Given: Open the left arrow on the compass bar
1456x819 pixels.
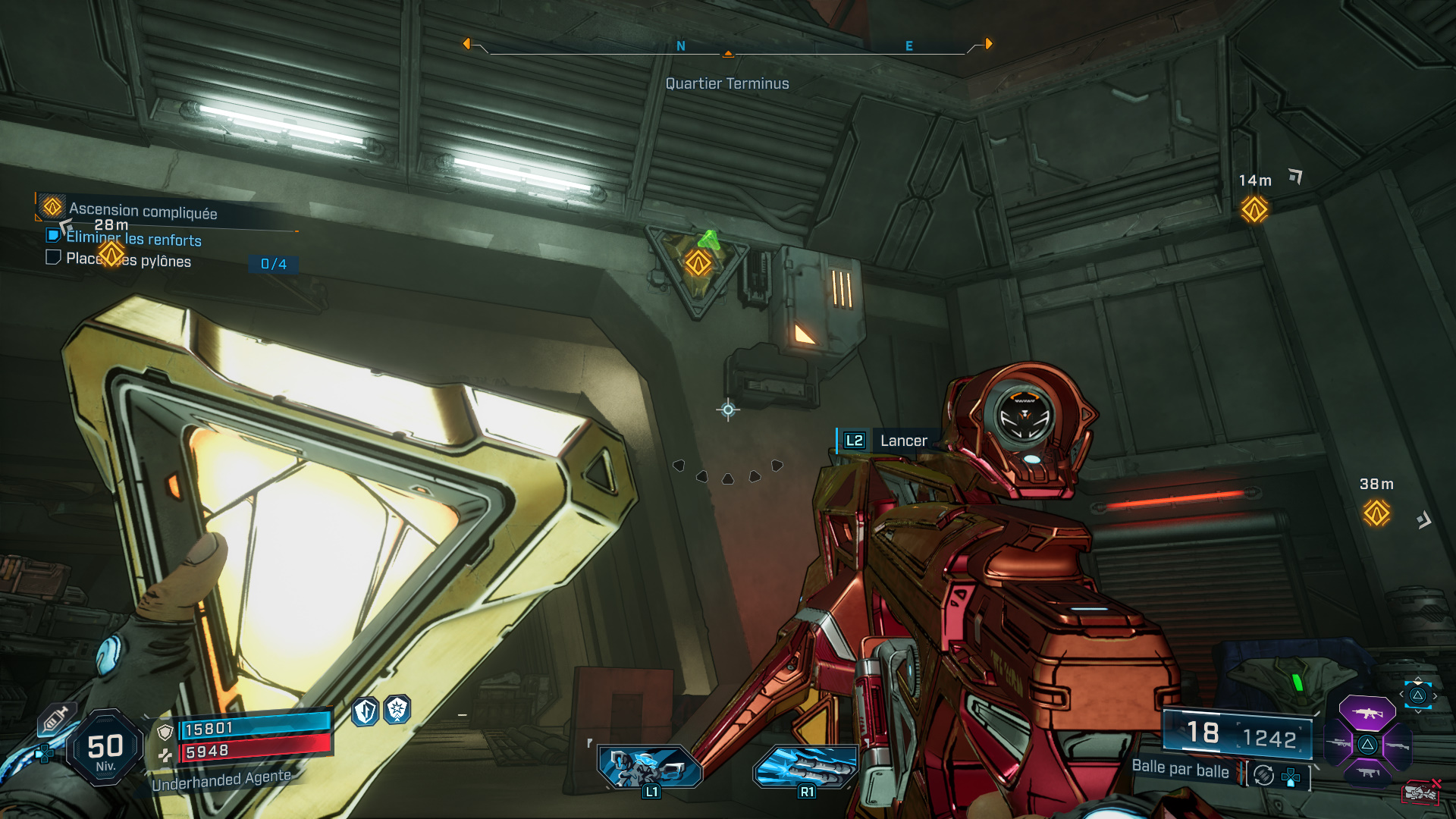Looking at the screenshot, I should [x=468, y=43].
